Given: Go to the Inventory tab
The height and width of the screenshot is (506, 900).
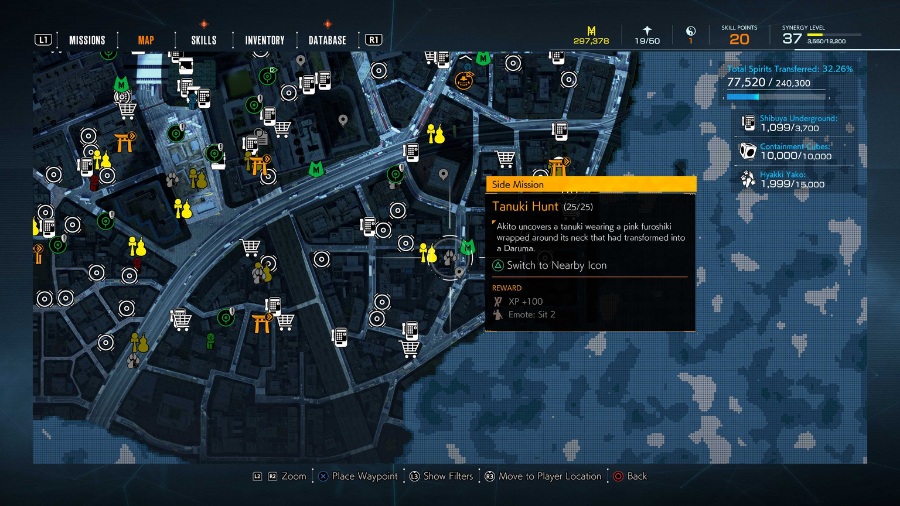Looking at the screenshot, I should 265,40.
